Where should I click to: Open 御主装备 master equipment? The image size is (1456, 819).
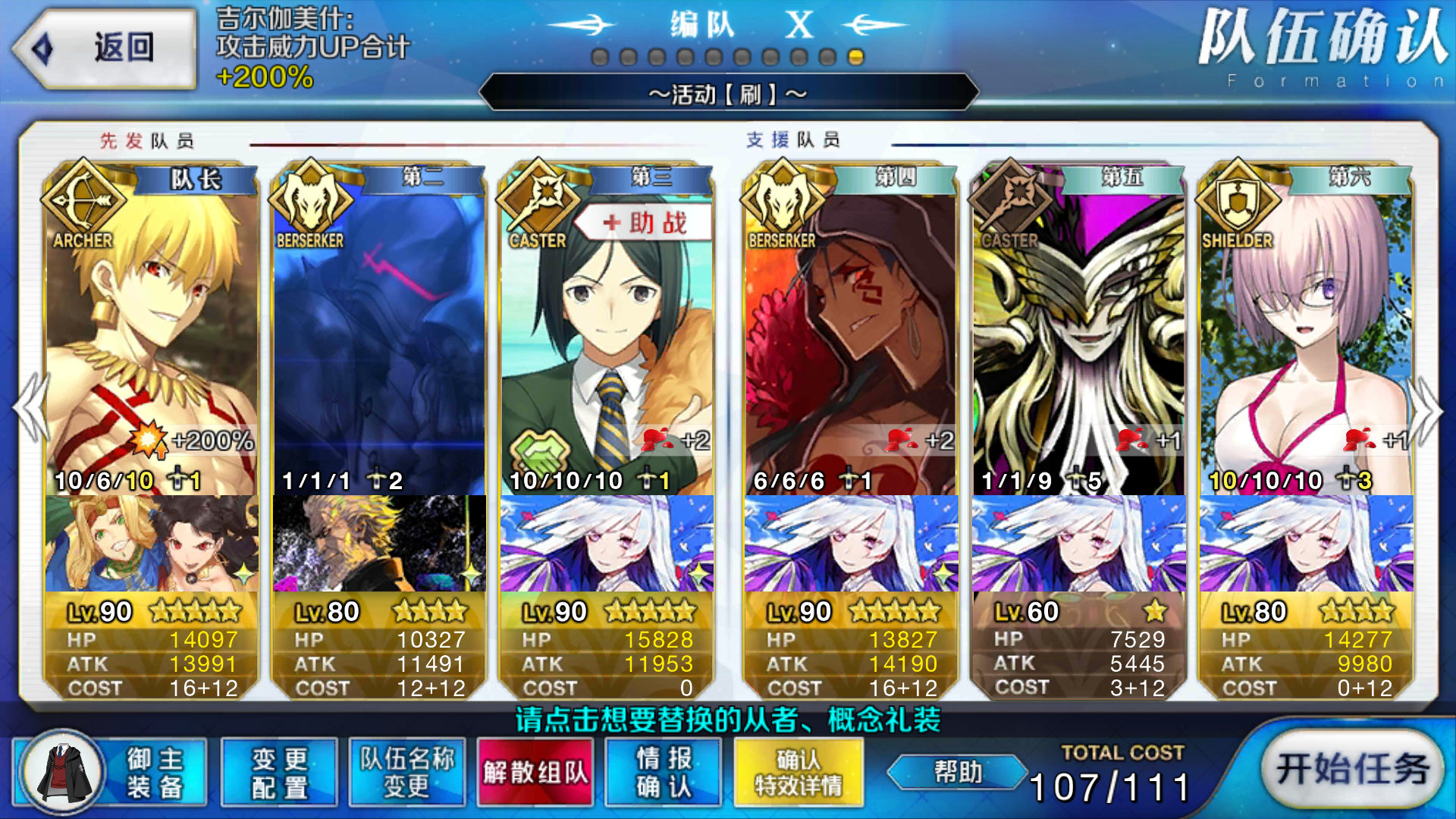point(110,772)
